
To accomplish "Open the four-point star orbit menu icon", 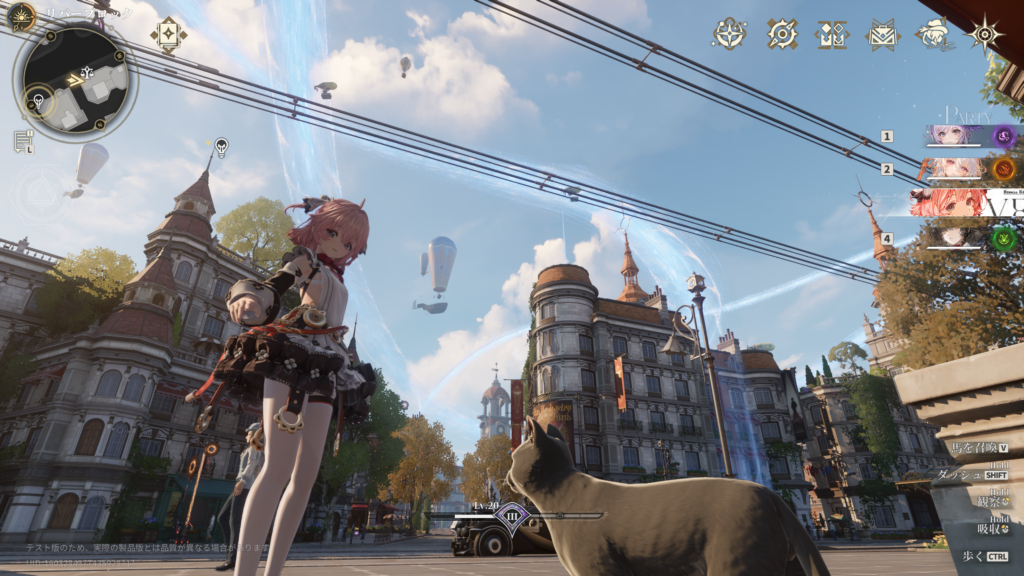I will point(729,34).
